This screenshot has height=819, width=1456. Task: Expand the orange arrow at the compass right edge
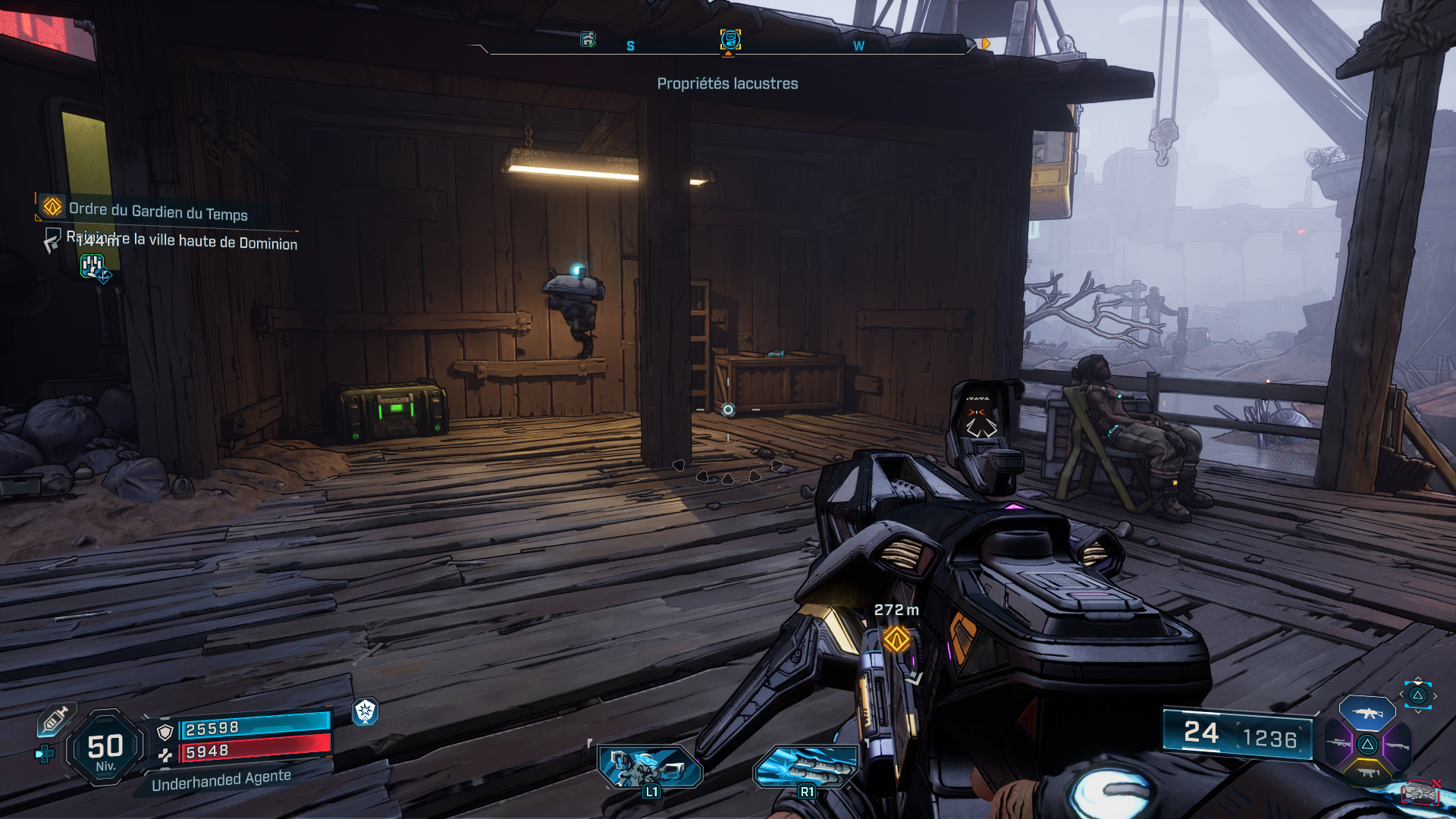[x=985, y=44]
